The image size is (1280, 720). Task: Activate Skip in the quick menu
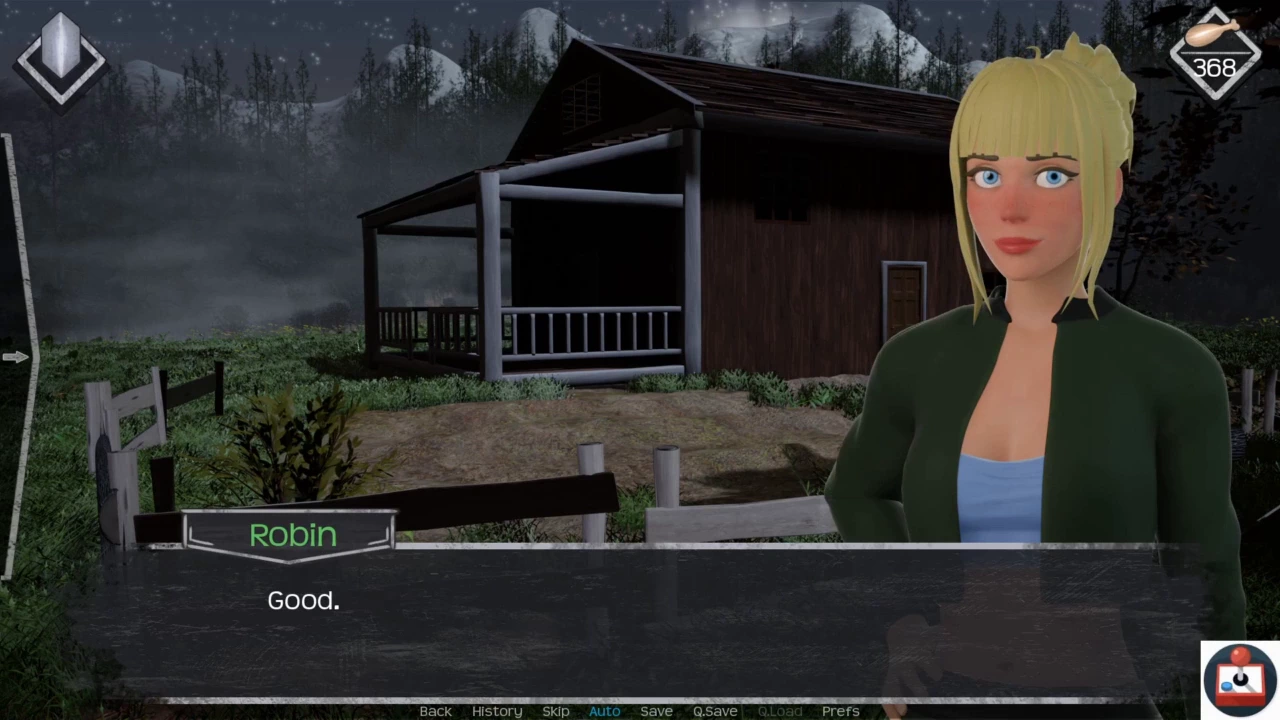click(x=556, y=711)
